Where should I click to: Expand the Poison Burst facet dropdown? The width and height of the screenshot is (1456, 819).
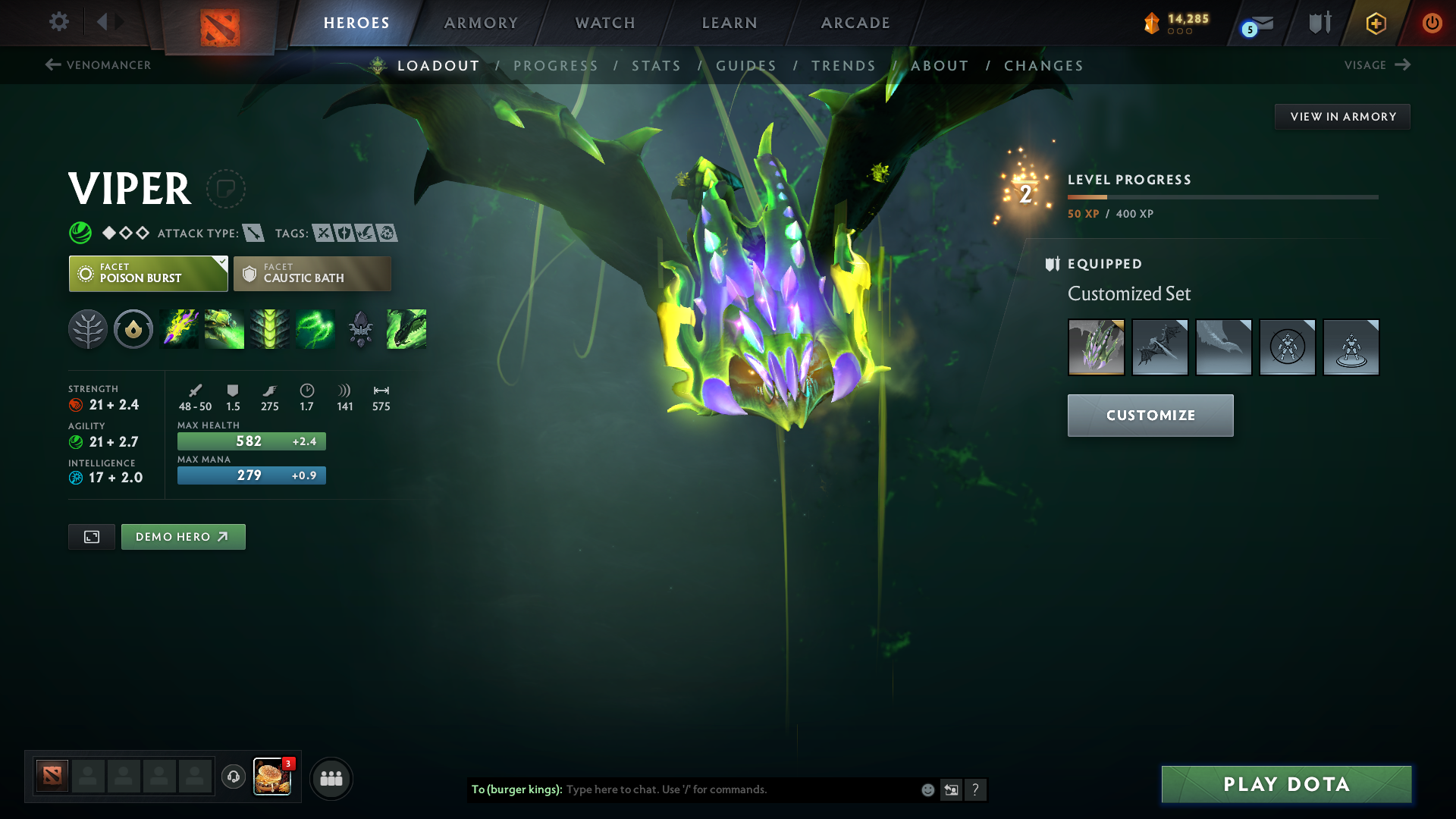click(221, 264)
